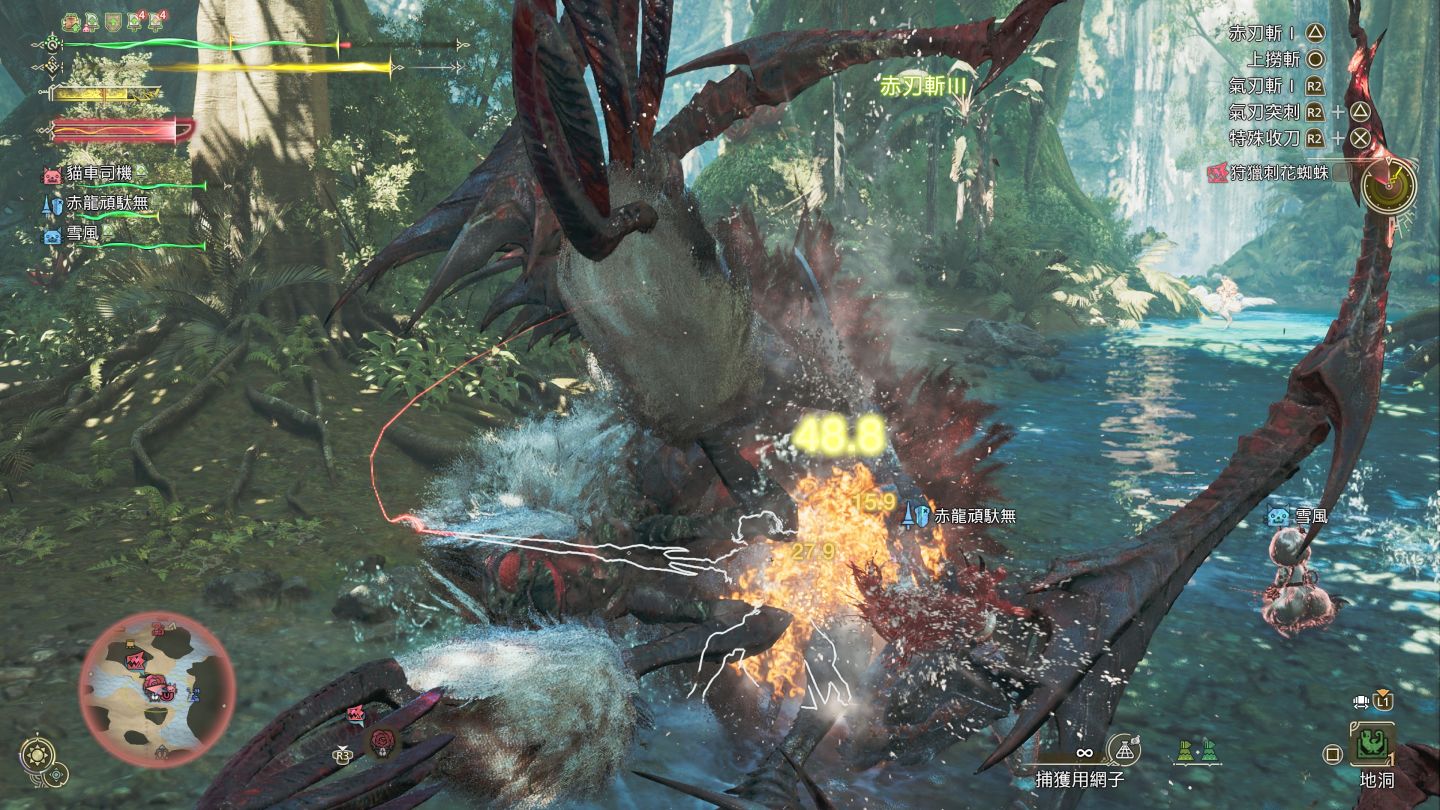The image size is (1440, 810).
Task: Open the sun-shaped time of day indicator
Action: pos(37,754)
